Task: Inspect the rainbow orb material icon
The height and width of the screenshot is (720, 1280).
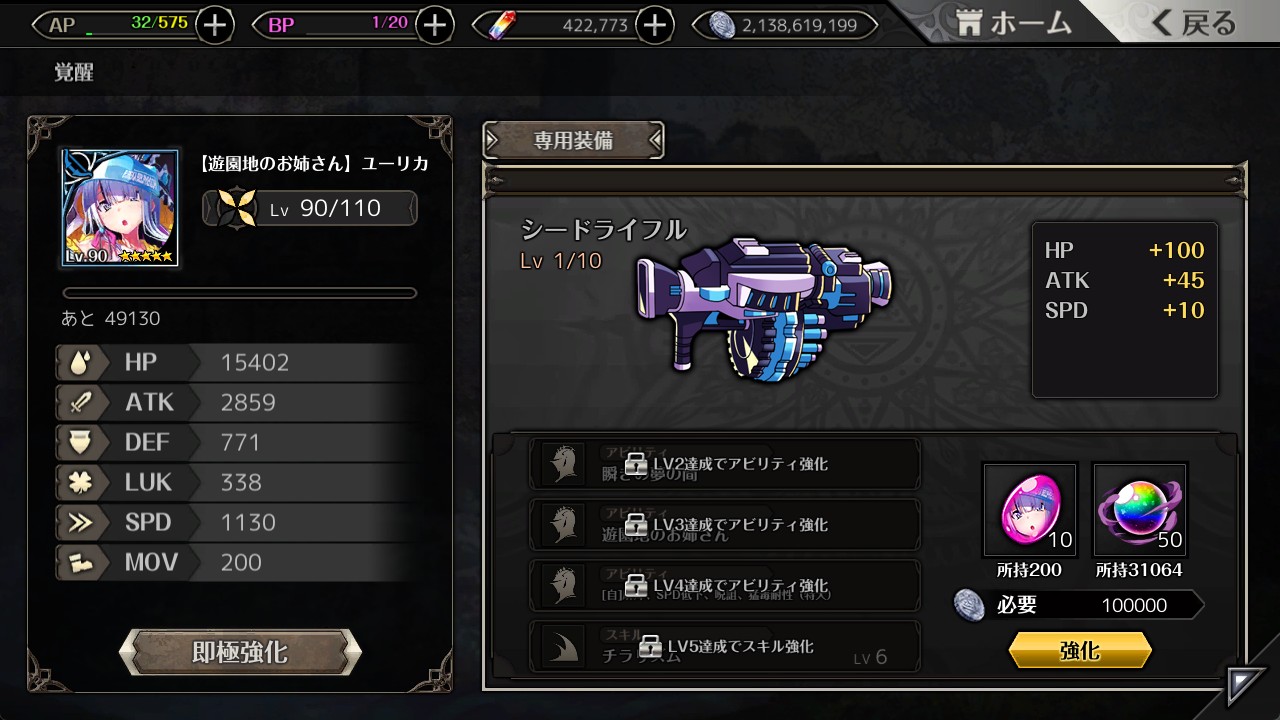Action: [x=1140, y=510]
